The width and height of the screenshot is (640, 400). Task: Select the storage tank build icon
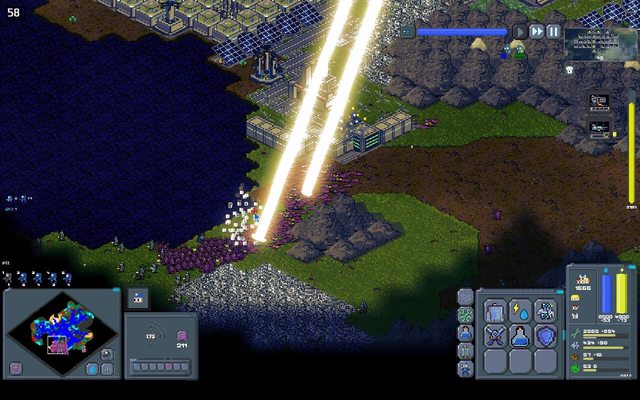(496, 311)
